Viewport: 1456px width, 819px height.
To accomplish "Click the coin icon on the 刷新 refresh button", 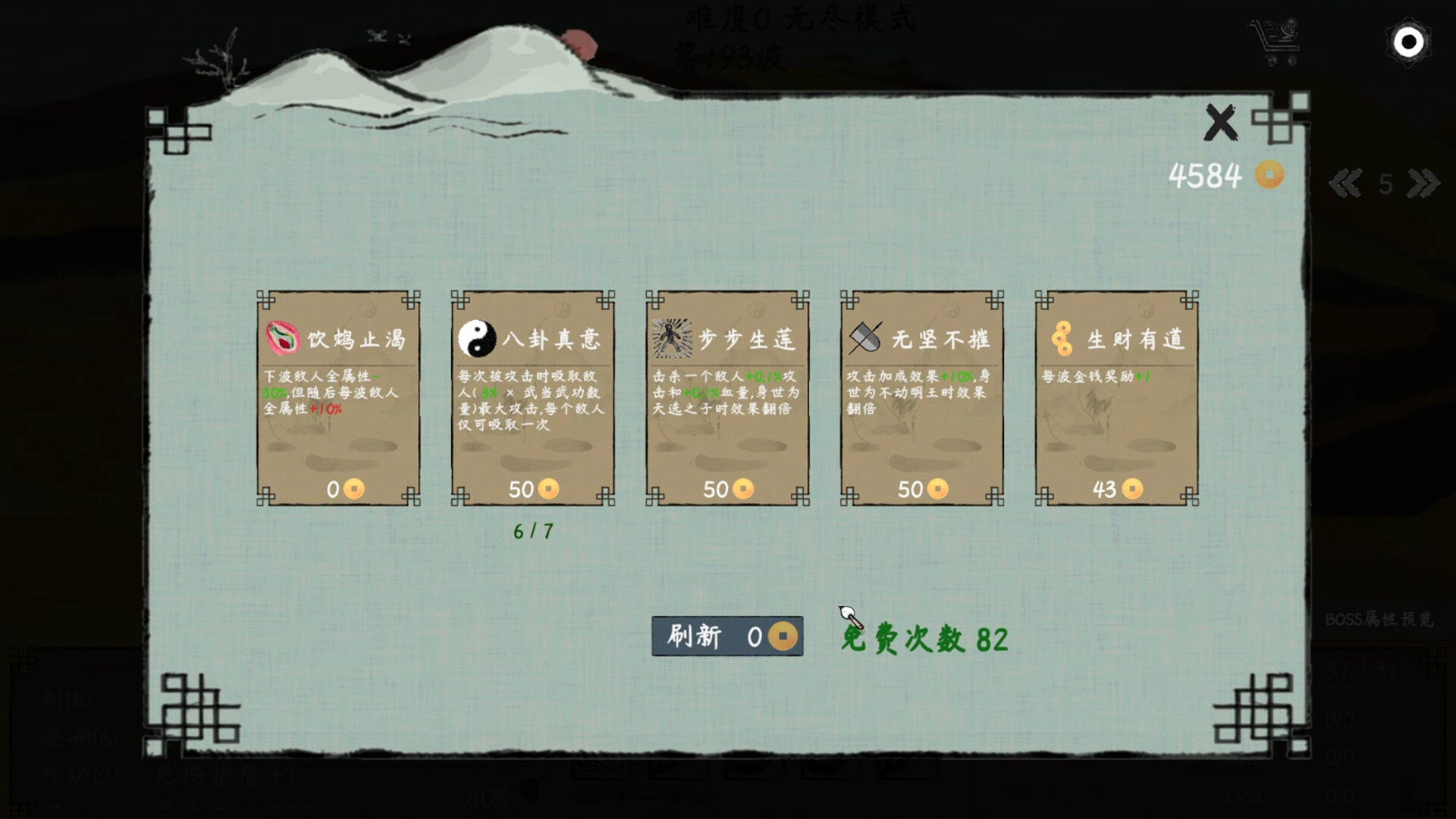I will [x=783, y=636].
